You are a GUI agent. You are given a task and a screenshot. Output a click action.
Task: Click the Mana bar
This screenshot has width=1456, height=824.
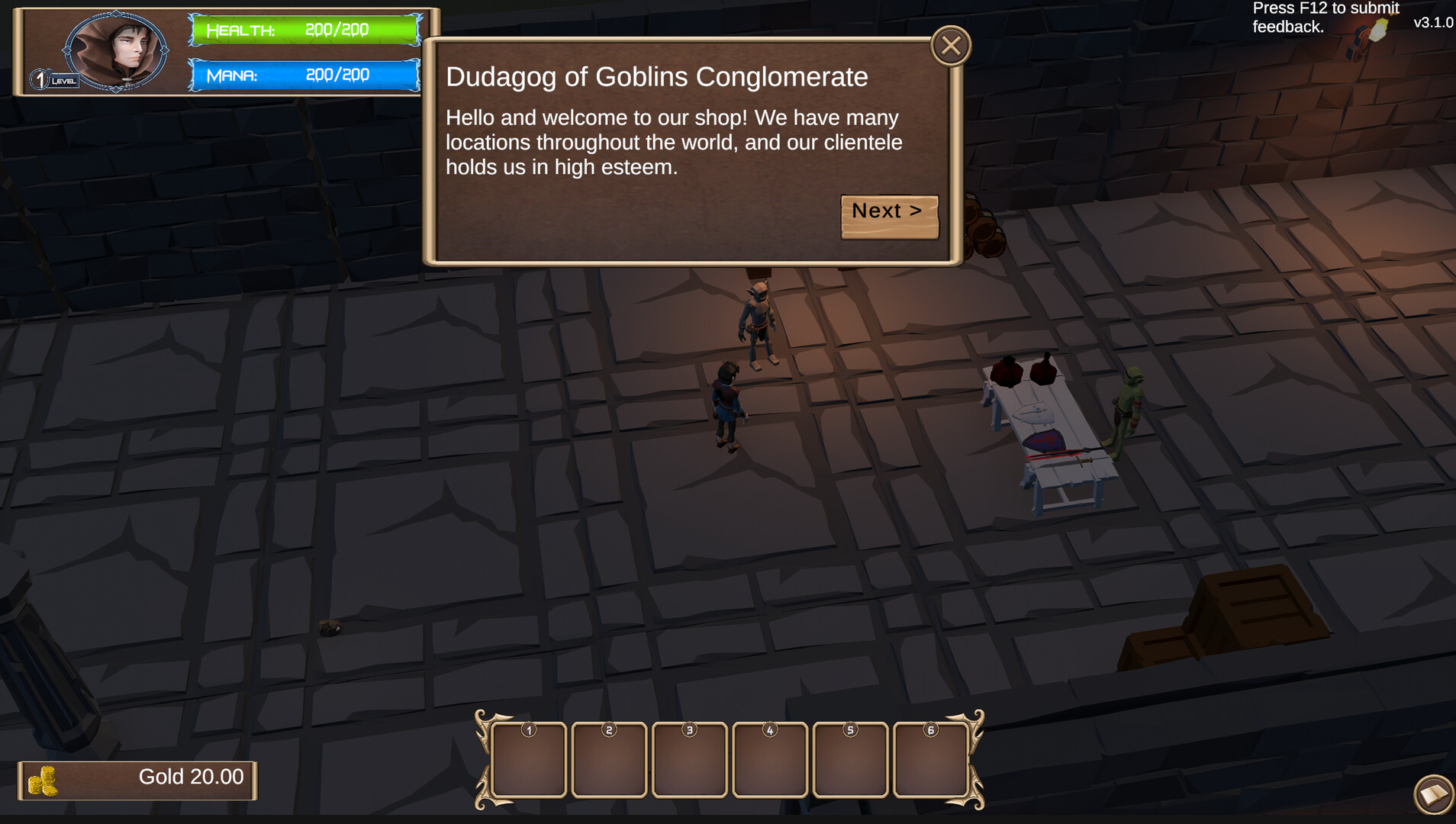(305, 75)
